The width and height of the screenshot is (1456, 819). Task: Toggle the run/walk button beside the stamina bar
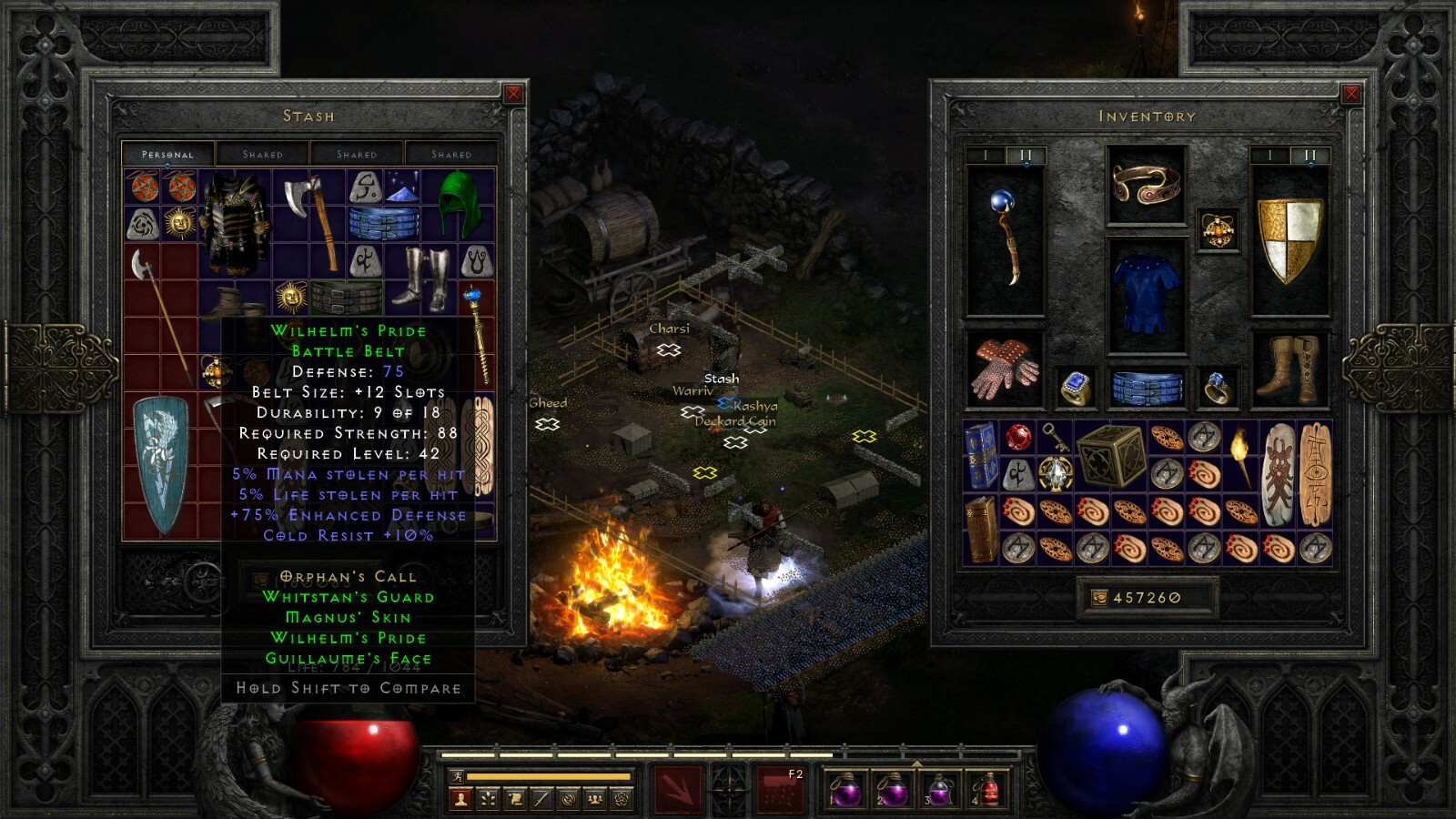coord(458,778)
